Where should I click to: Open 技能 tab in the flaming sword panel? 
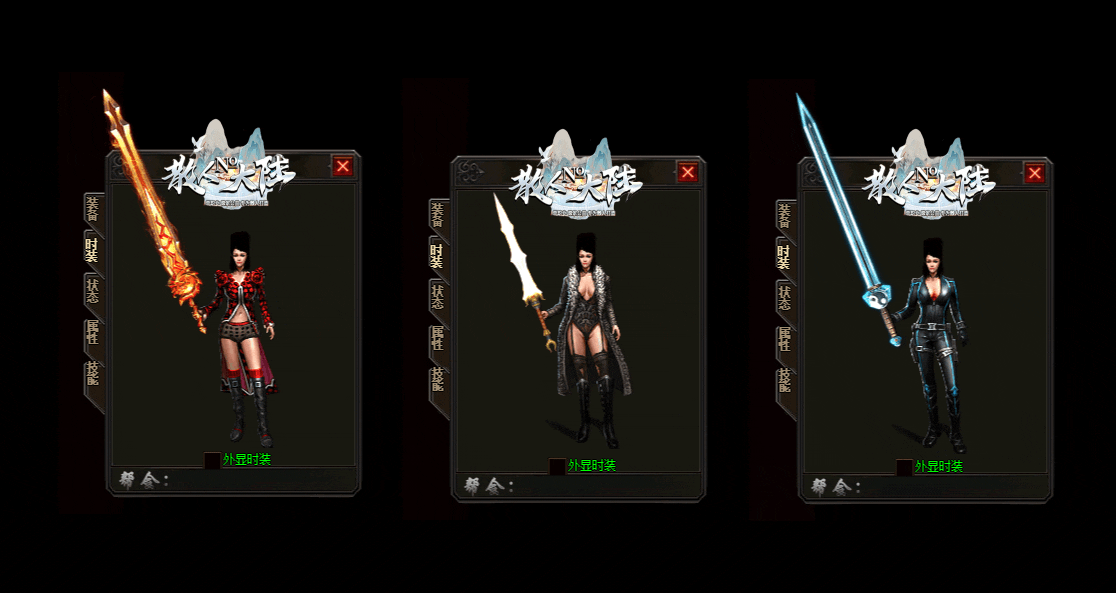pos(93,375)
